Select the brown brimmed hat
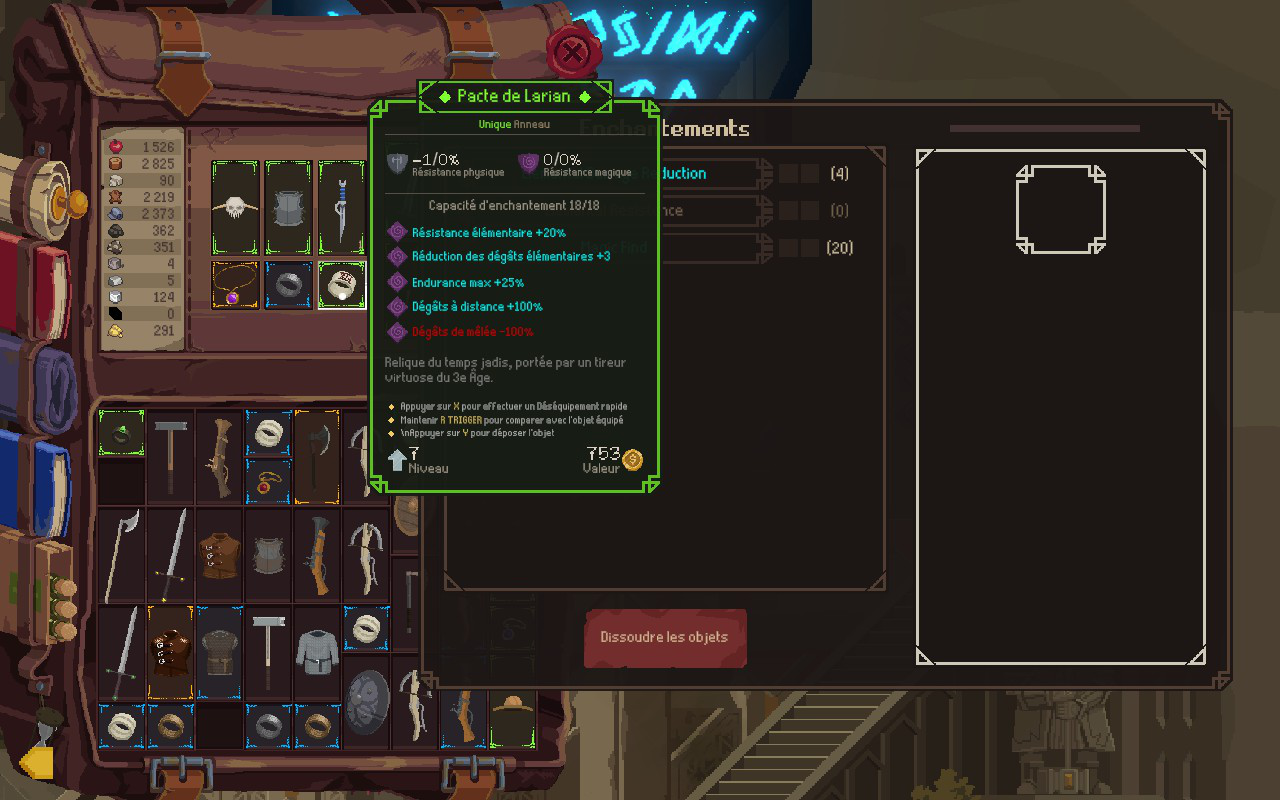This screenshot has width=1280, height=800. pos(513,716)
